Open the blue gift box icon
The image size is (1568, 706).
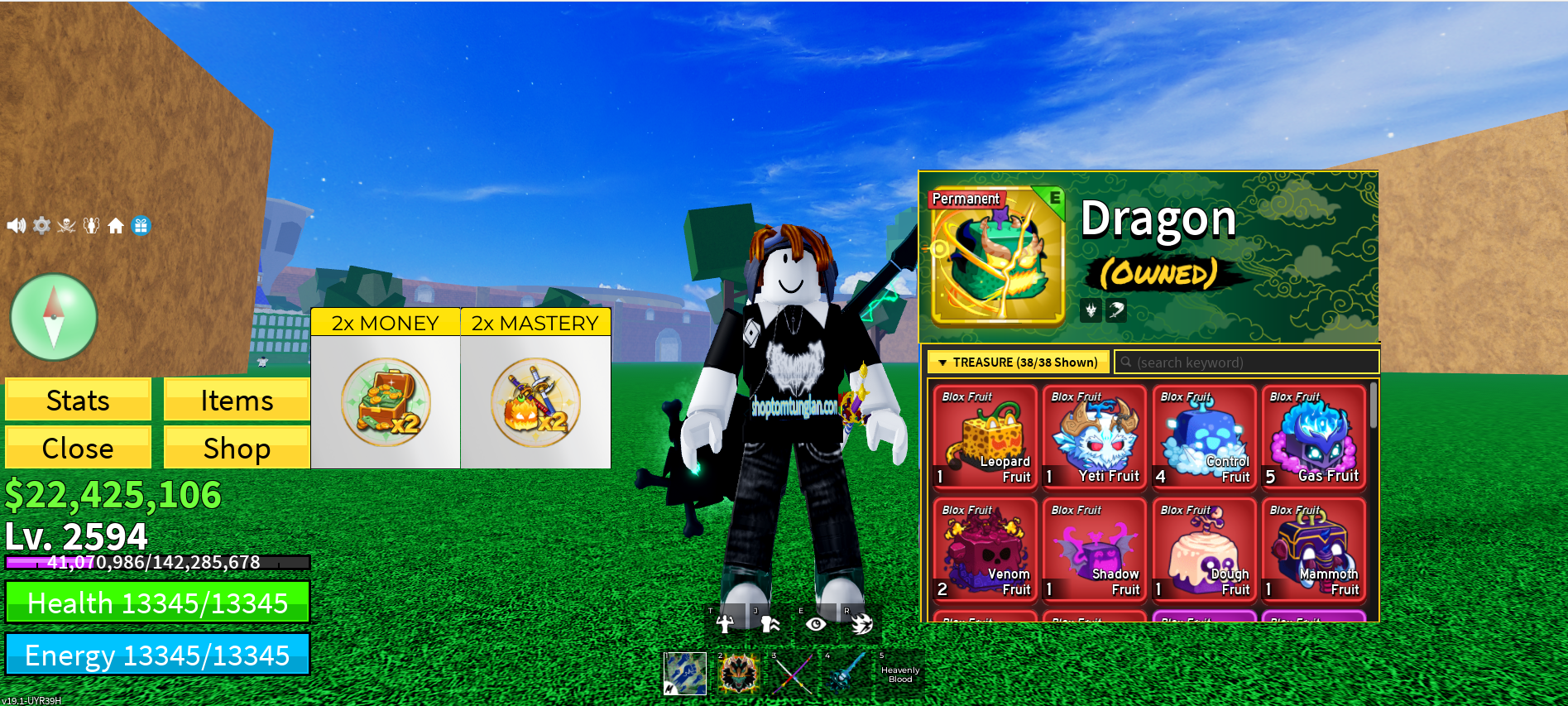pyautogui.click(x=142, y=225)
